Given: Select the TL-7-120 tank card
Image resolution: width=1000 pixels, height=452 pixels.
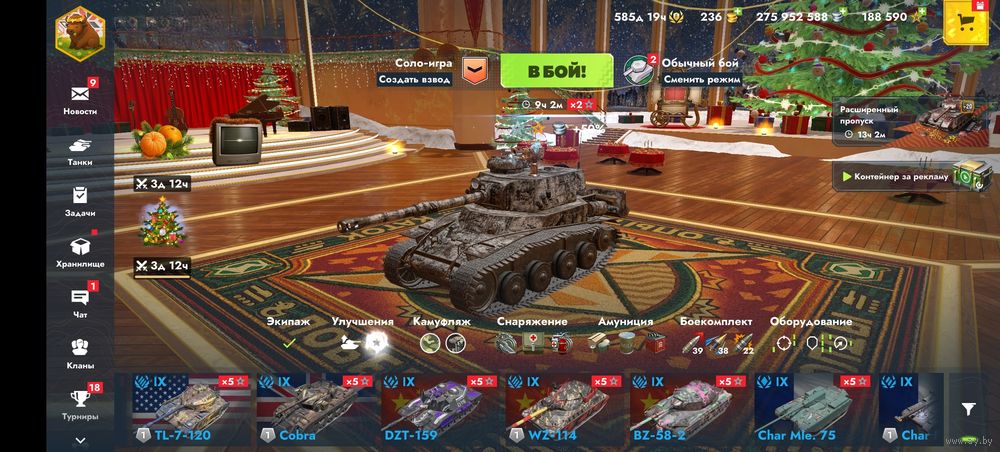Looking at the screenshot, I should (191, 409).
